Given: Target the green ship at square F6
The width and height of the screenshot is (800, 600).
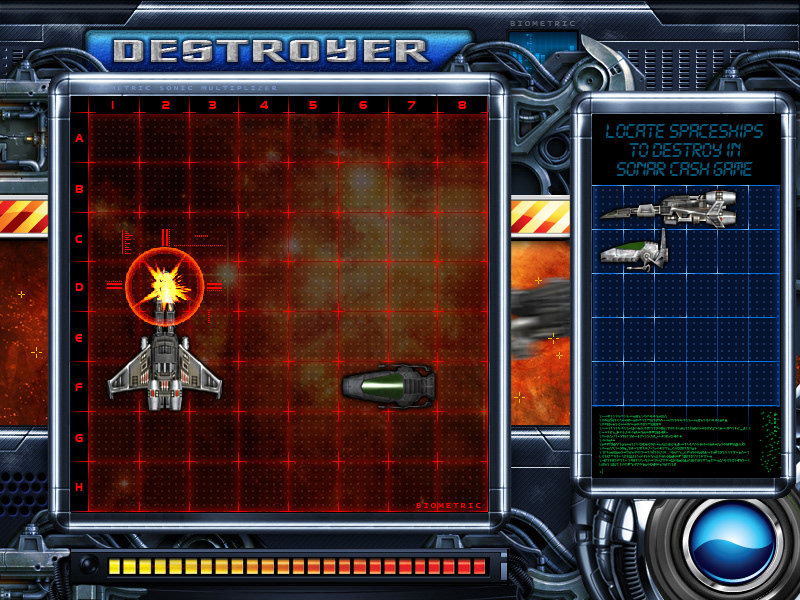Looking at the screenshot, I should (388, 386).
